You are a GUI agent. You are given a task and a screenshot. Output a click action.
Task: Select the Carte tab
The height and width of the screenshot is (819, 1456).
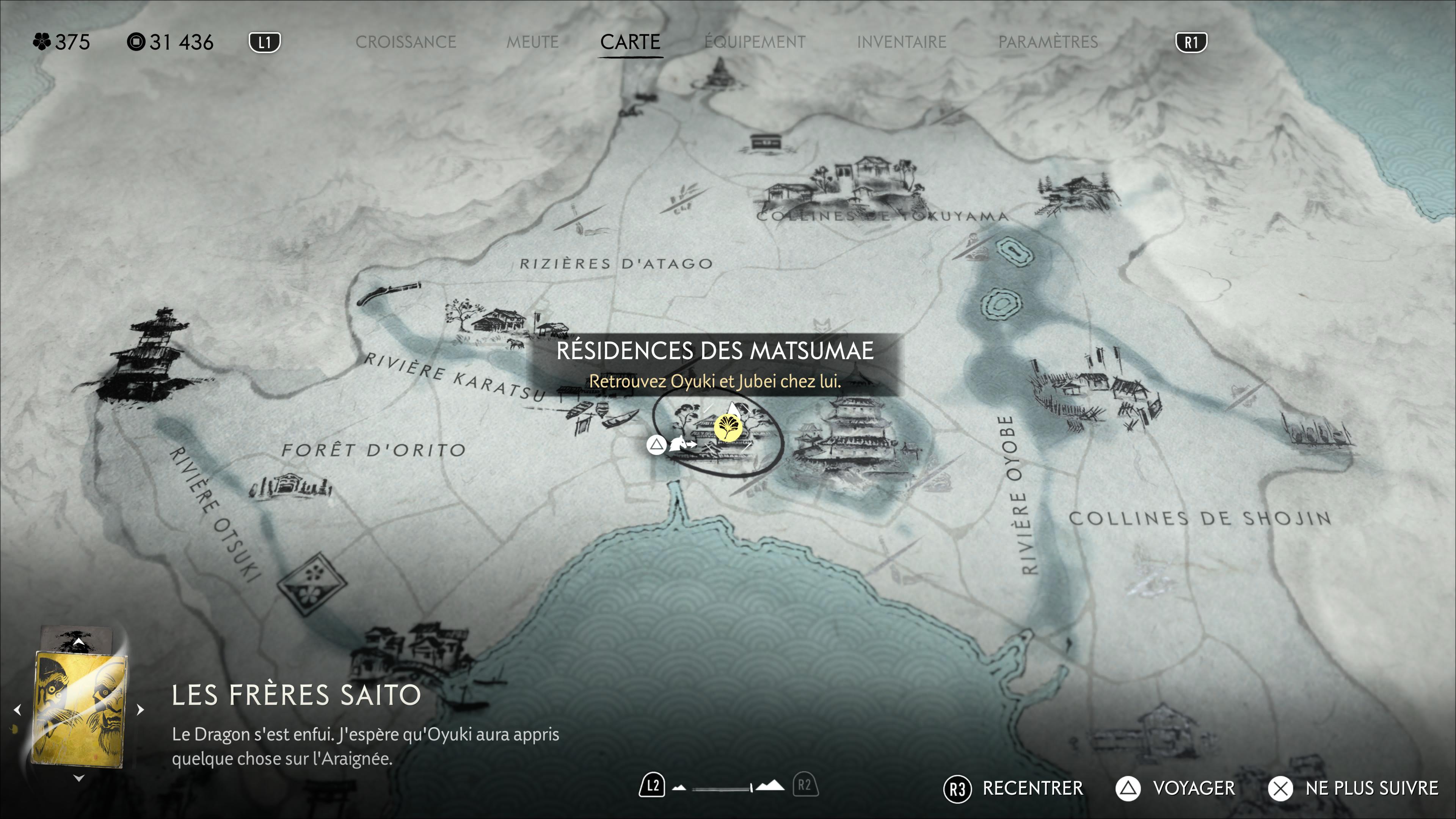(630, 42)
